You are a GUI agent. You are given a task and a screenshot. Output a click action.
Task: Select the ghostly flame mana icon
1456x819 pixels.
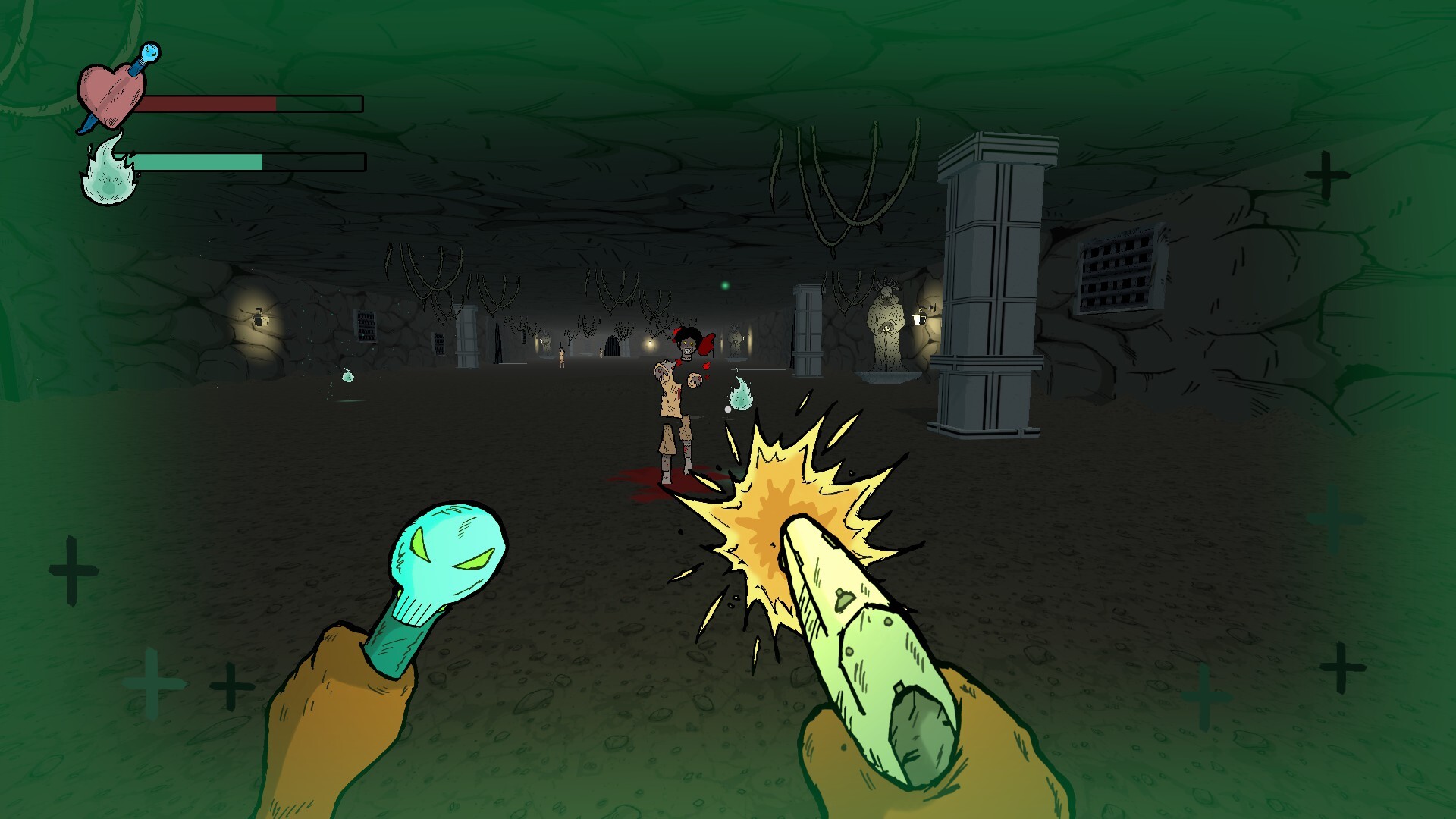point(110,171)
